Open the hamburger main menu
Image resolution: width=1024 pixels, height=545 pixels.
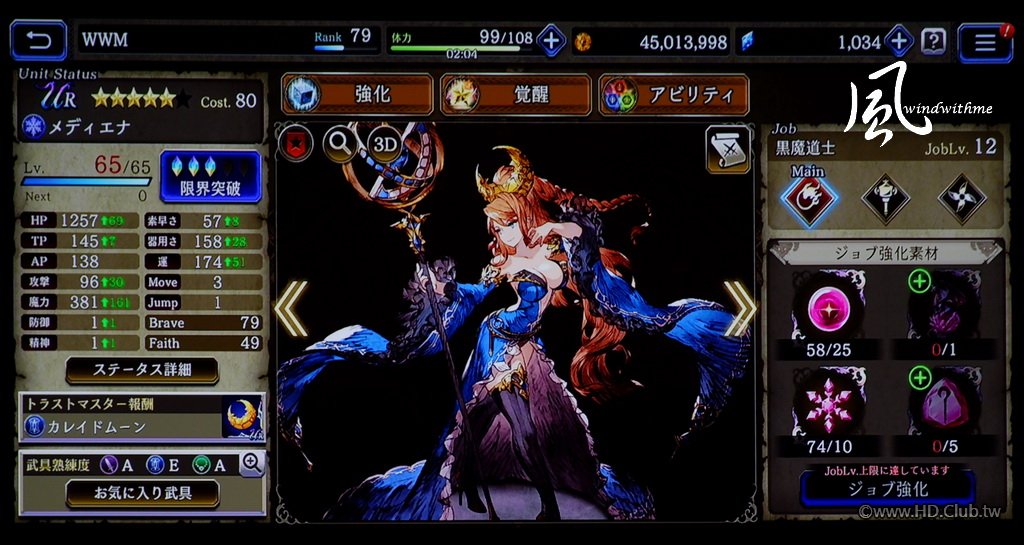click(x=984, y=42)
